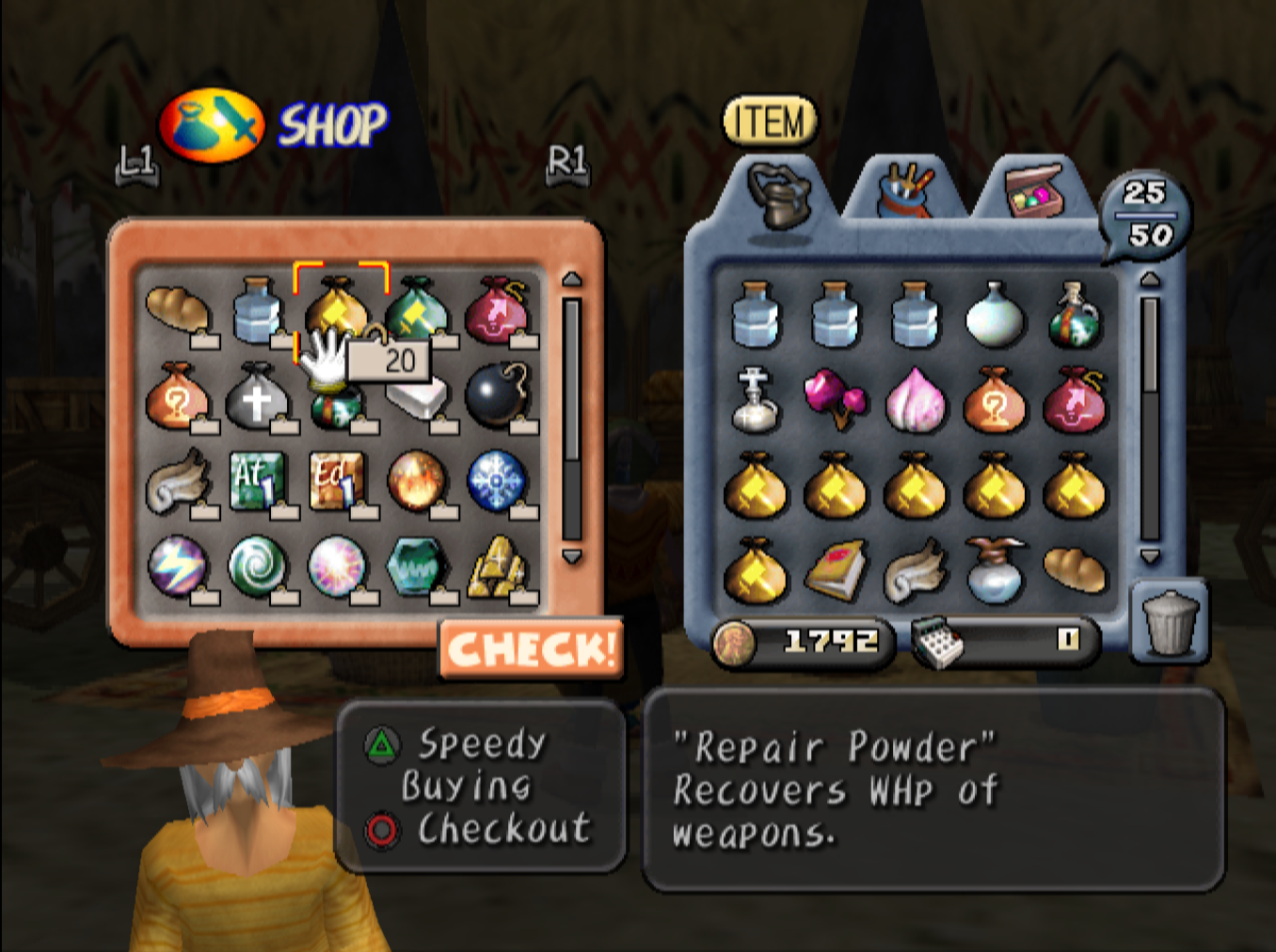Image resolution: width=1276 pixels, height=952 pixels.
Task: Select the grey bag with white cross
Action: point(256,395)
